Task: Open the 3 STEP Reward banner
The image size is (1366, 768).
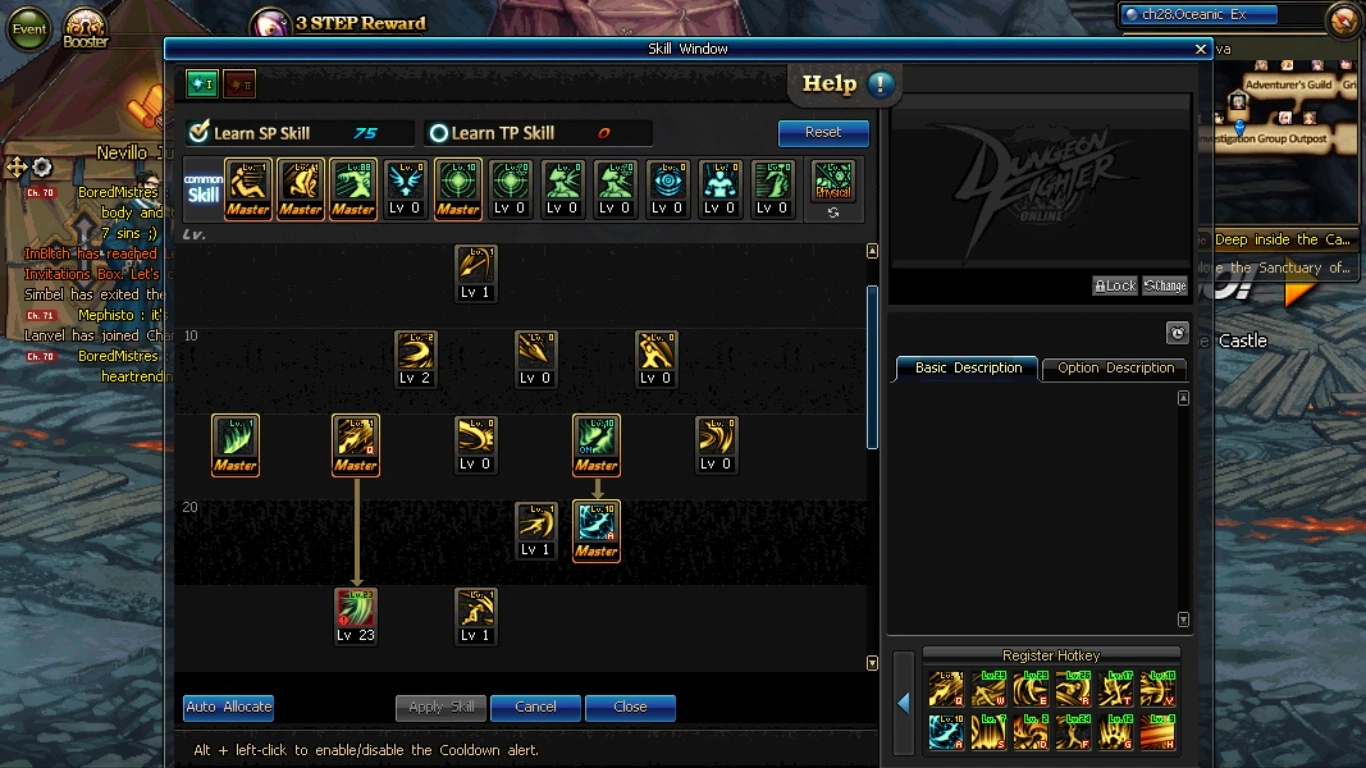Action: coord(340,23)
